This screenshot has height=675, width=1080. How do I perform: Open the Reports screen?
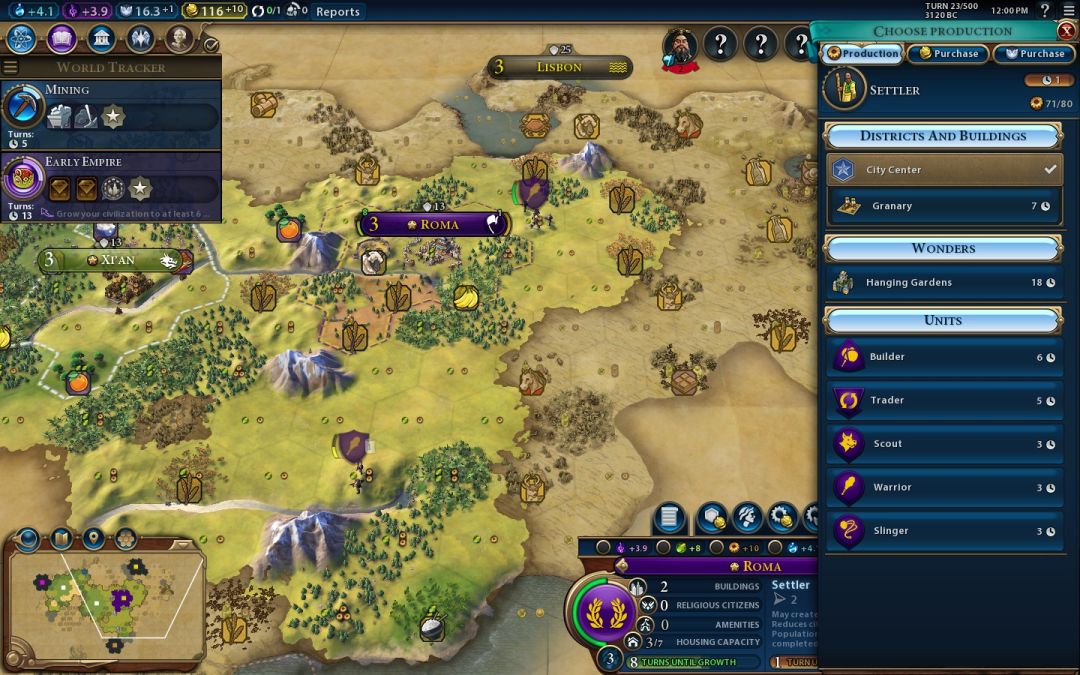click(337, 12)
